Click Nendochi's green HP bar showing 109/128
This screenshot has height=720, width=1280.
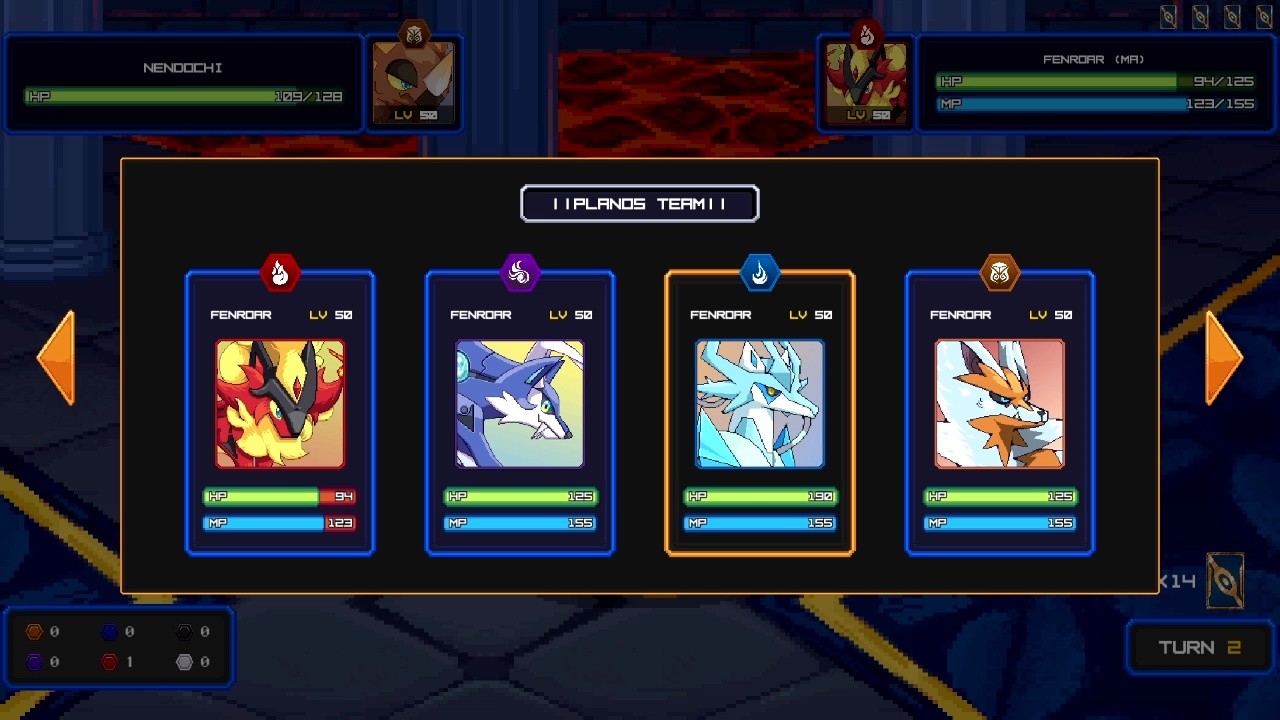tap(184, 97)
